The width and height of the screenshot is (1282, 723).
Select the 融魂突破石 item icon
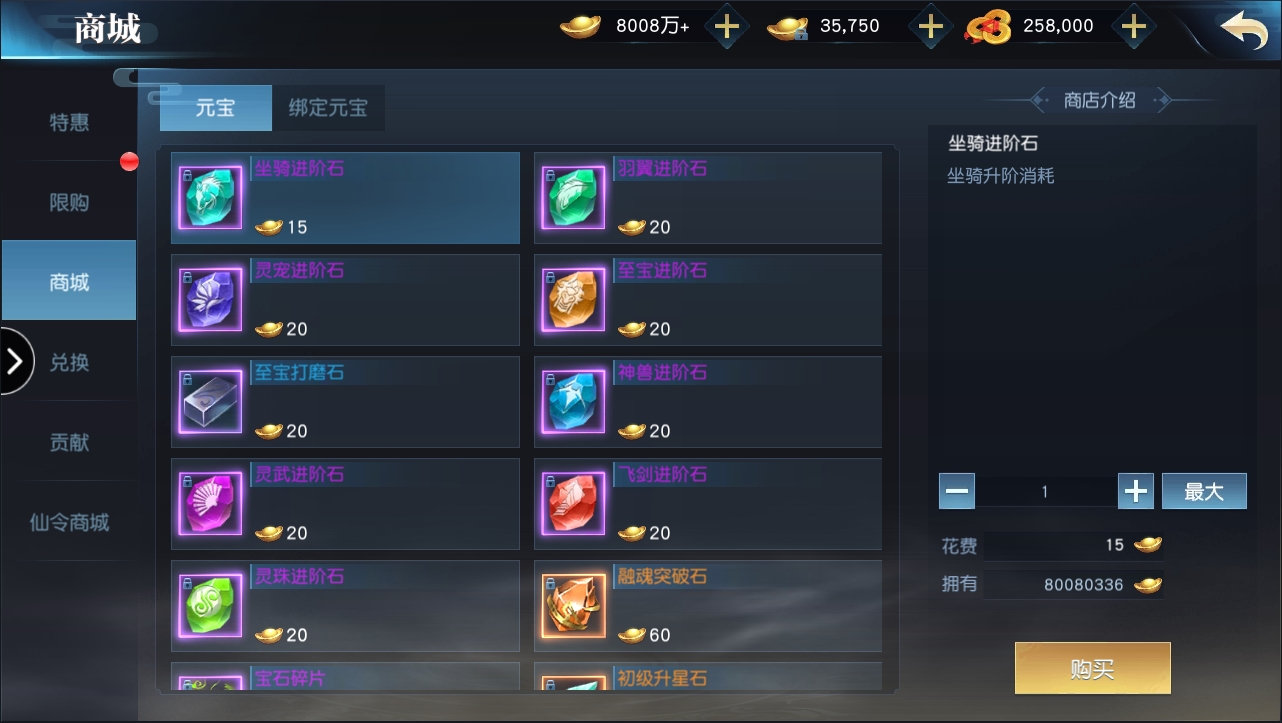[x=572, y=605]
